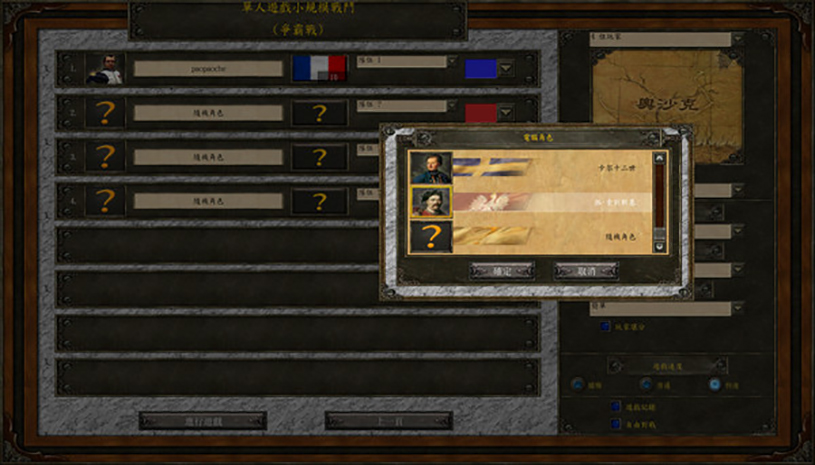Click player 2's red color swatch
This screenshot has width=815, height=465.
pos(481,112)
